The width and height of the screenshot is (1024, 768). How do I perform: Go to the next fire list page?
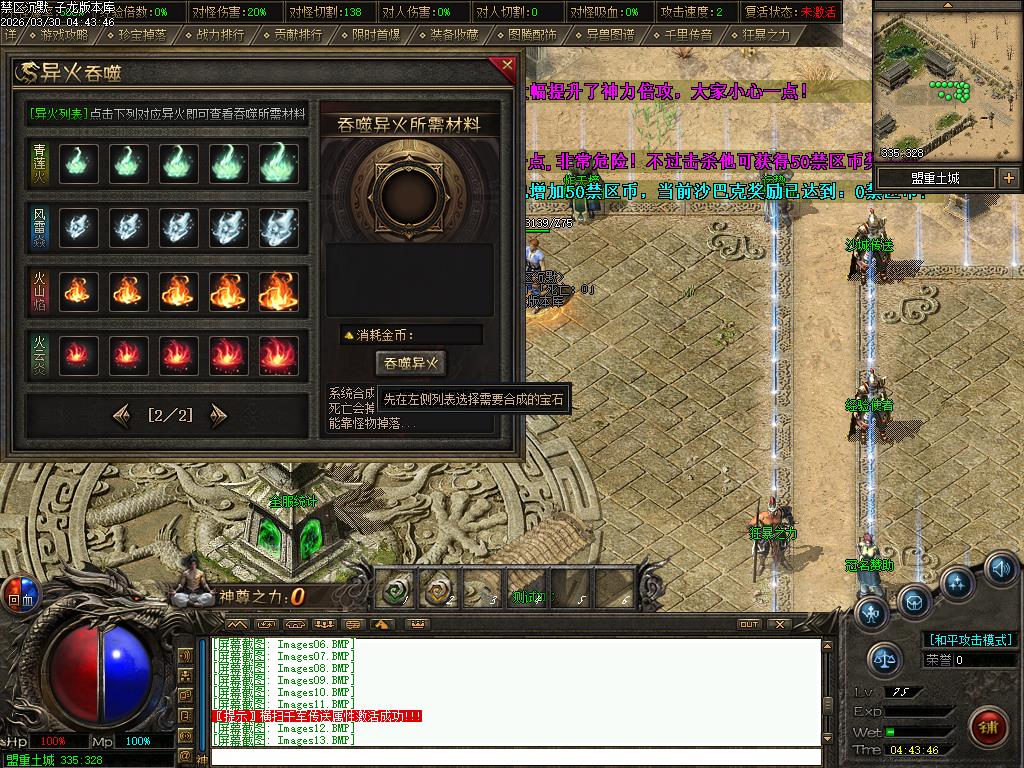[218, 414]
